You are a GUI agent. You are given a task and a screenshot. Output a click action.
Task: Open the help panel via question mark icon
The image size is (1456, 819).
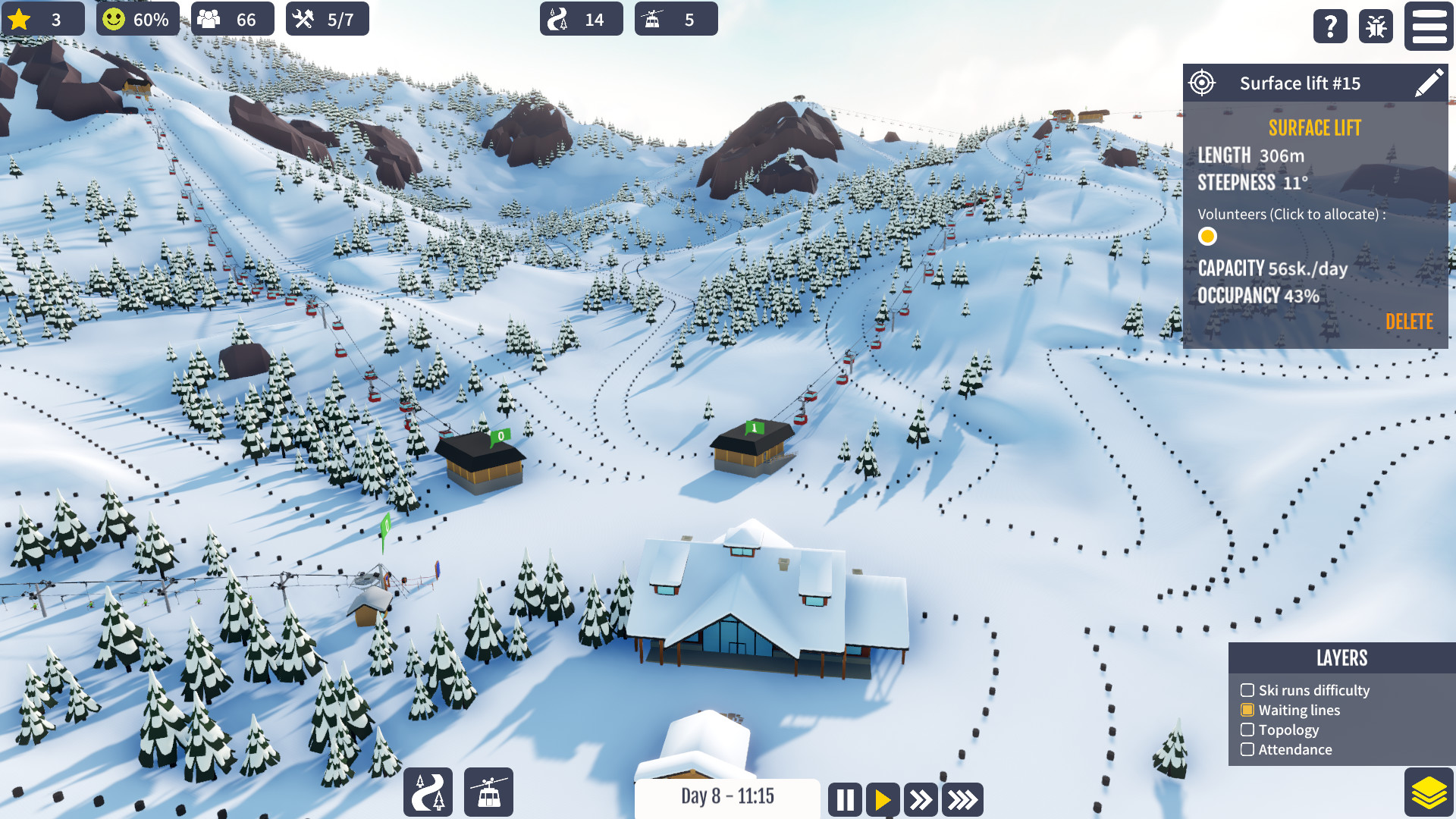tap(1329, 27)
